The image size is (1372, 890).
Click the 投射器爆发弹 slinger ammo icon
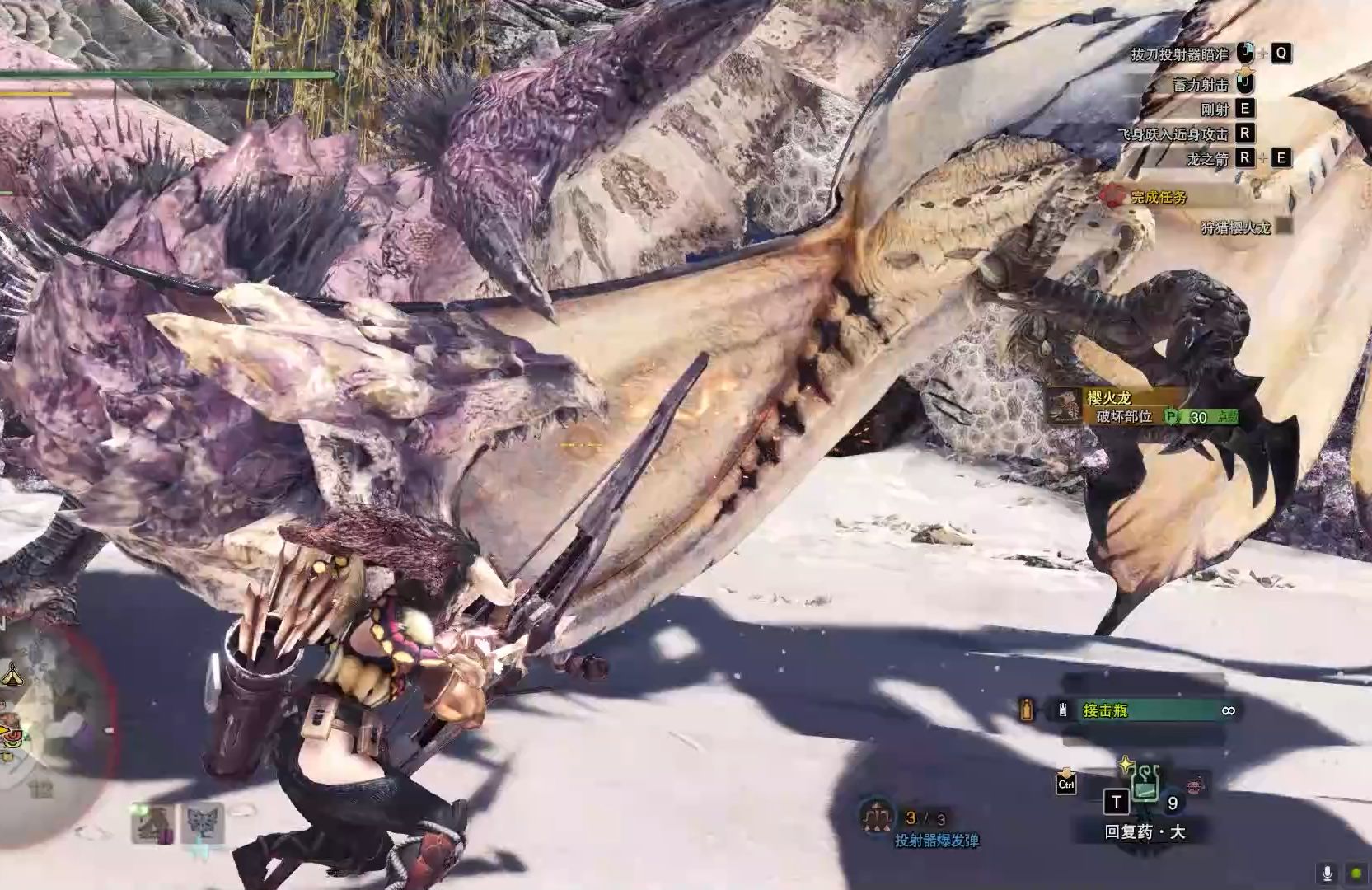coord(876,816)
